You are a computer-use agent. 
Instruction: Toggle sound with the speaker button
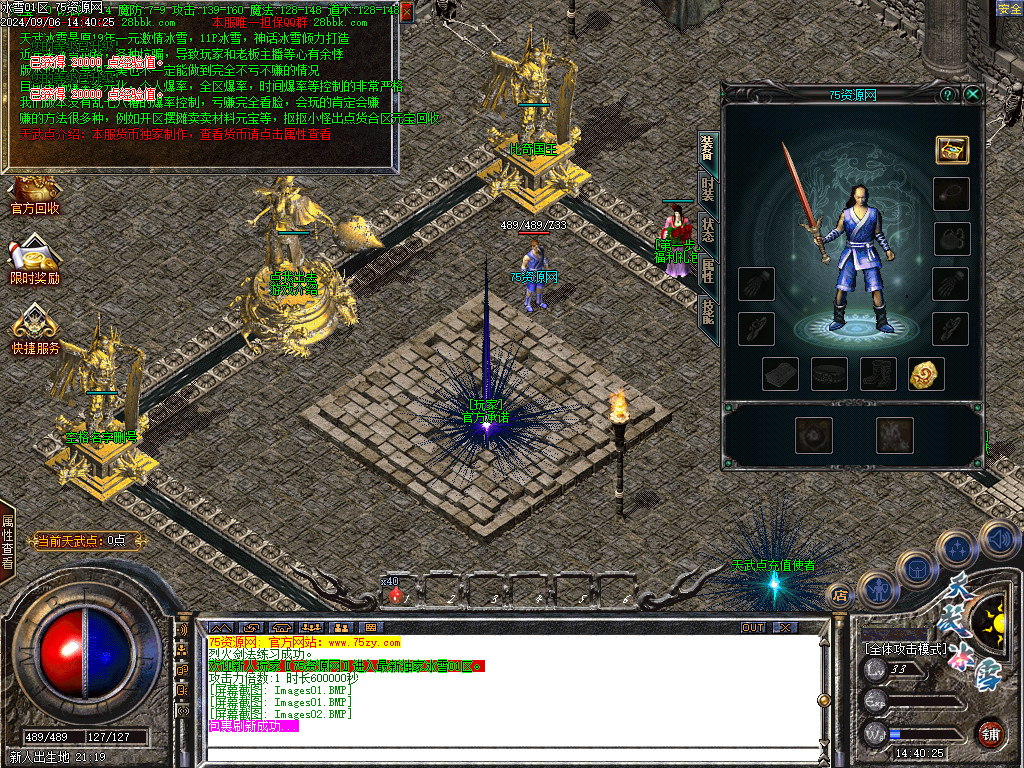(997, 538)
